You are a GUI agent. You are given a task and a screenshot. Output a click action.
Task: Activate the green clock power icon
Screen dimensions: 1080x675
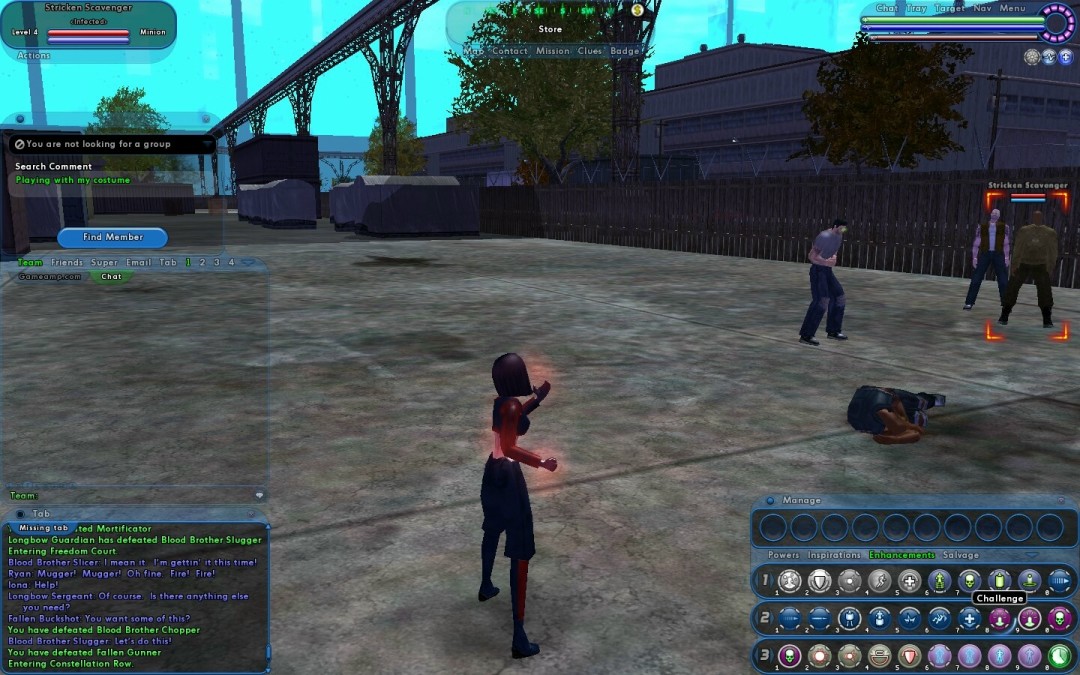tap(1059, 656)
